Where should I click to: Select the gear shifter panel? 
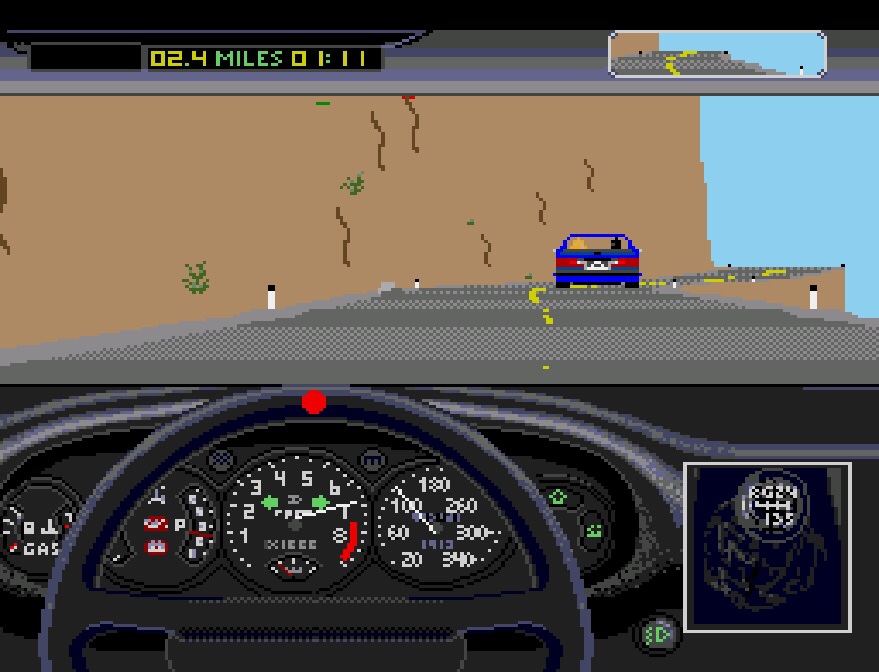(x=767, y=547)
